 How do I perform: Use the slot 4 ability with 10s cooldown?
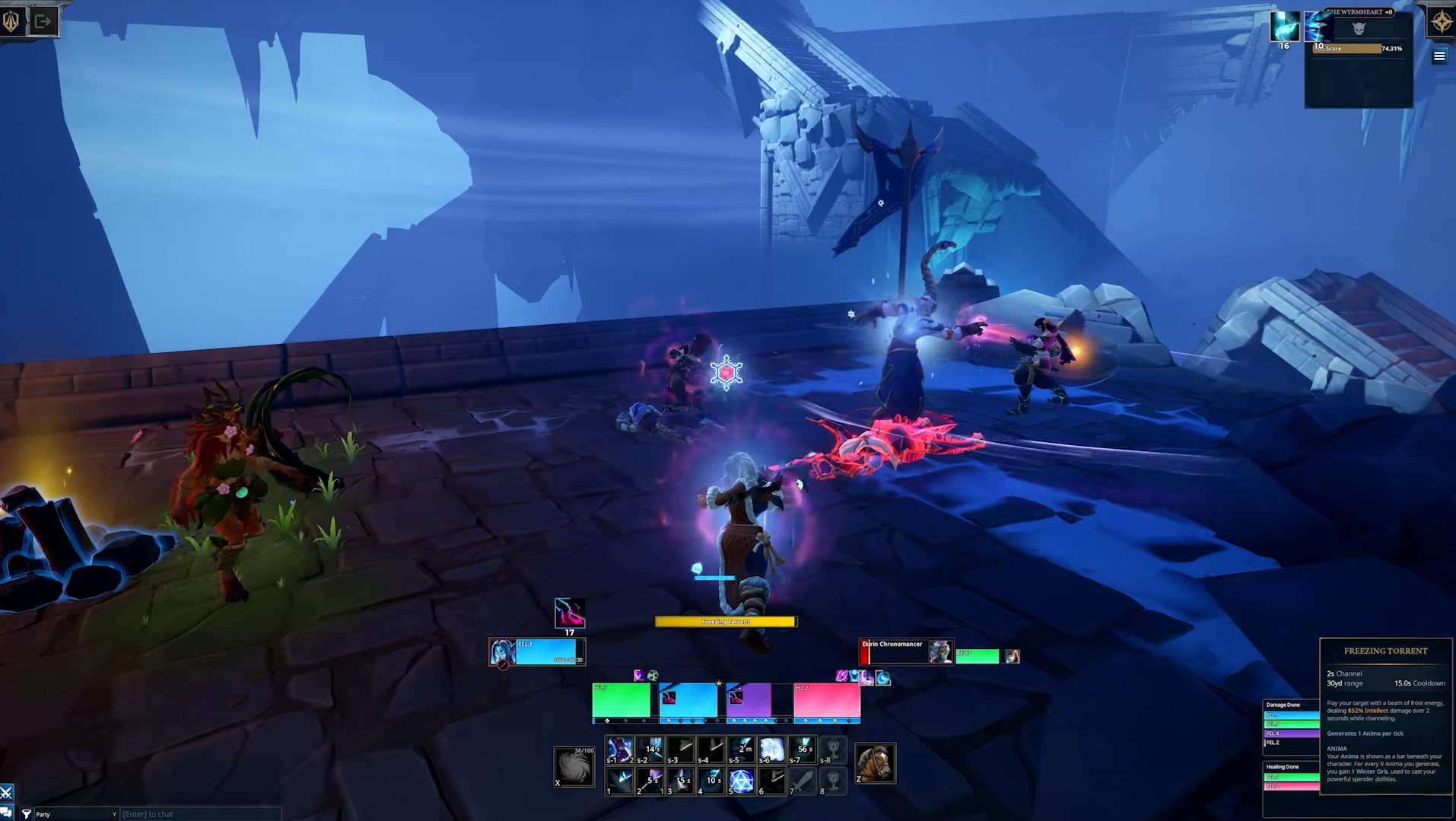click(x=711, y=781)
